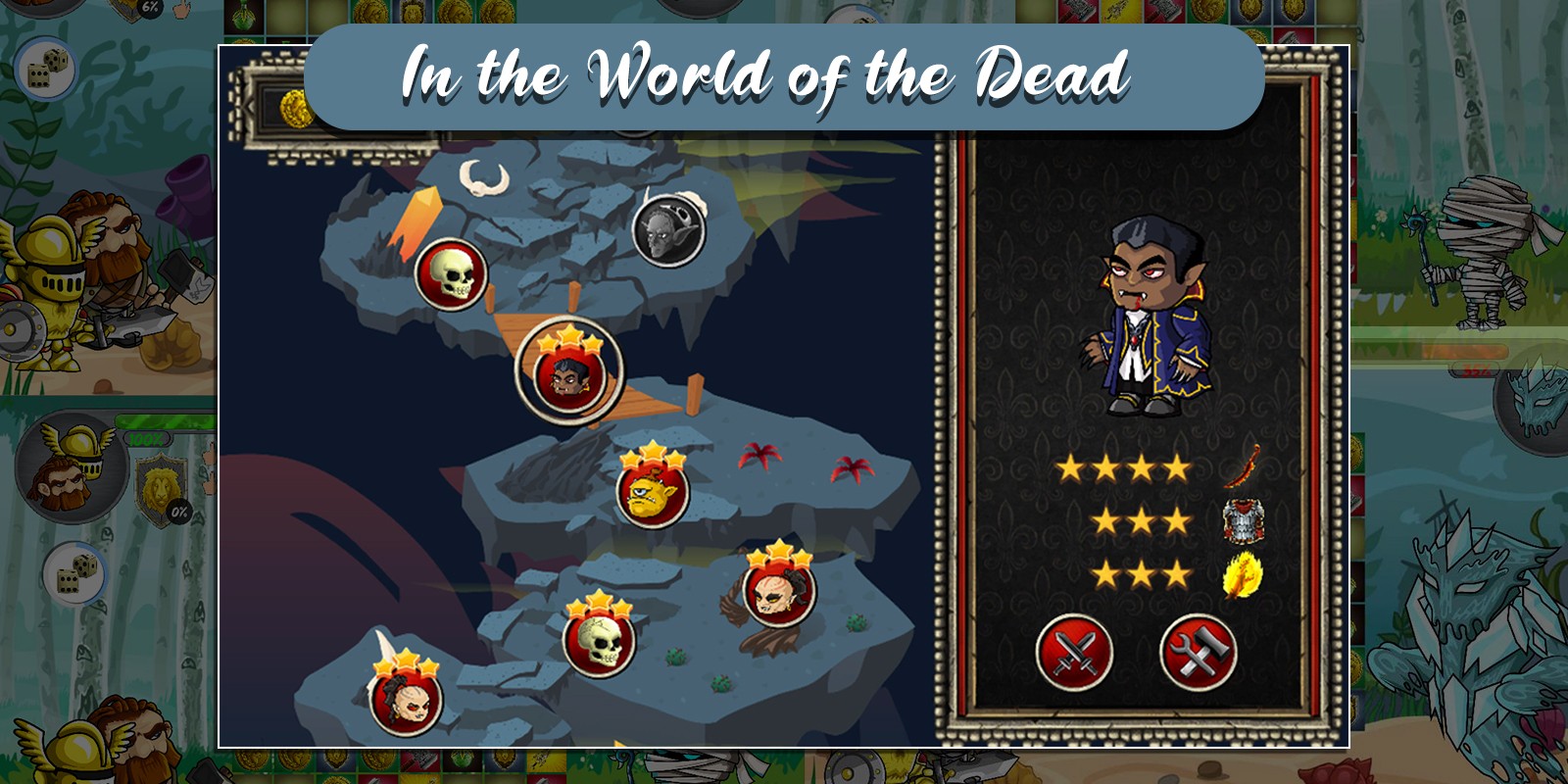1568x784 pixels.
Task: Select the skull level with three stars
Action: tap(600, 641)
